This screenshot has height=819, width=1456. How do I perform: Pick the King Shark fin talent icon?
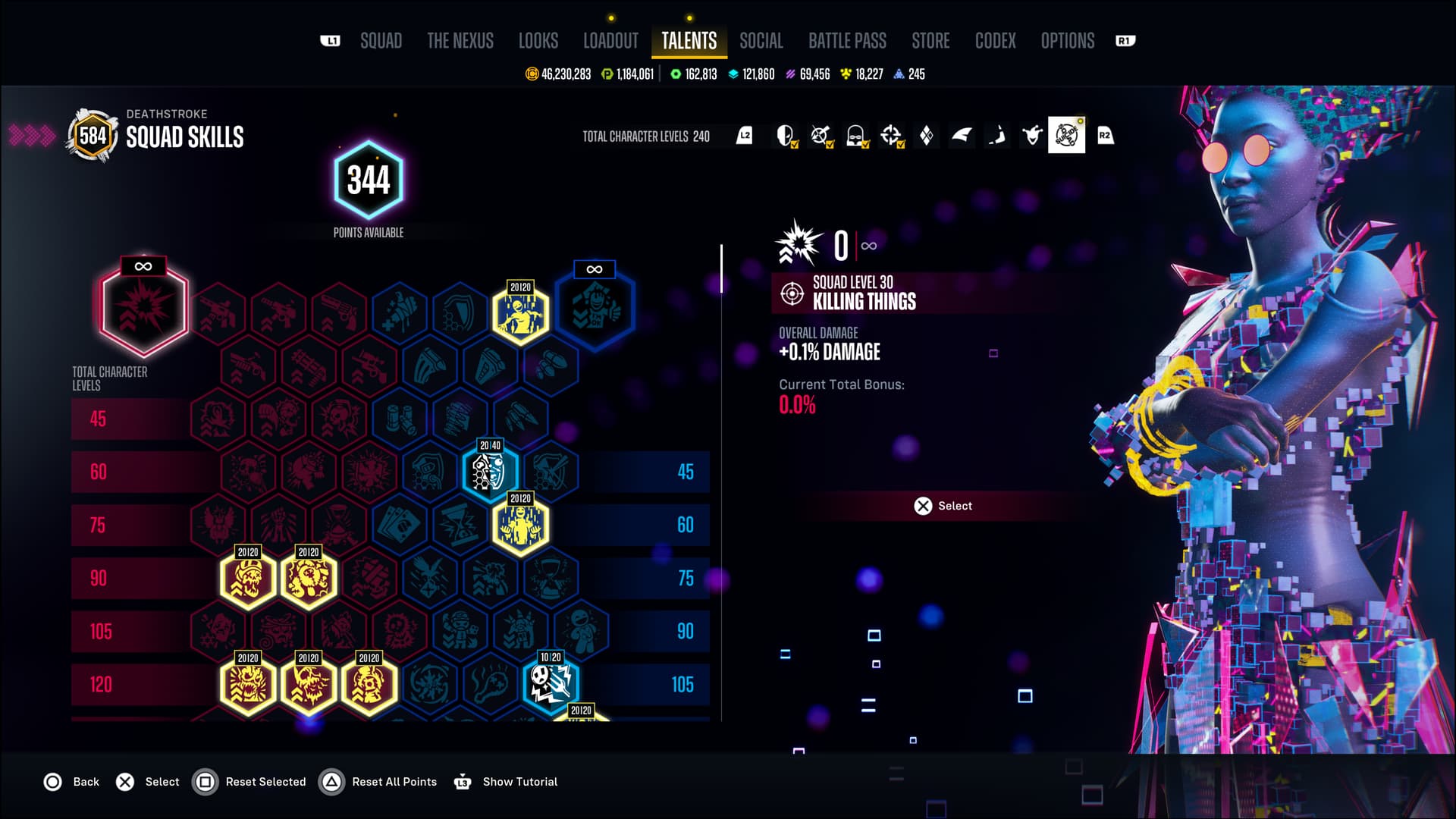[962, 136]
